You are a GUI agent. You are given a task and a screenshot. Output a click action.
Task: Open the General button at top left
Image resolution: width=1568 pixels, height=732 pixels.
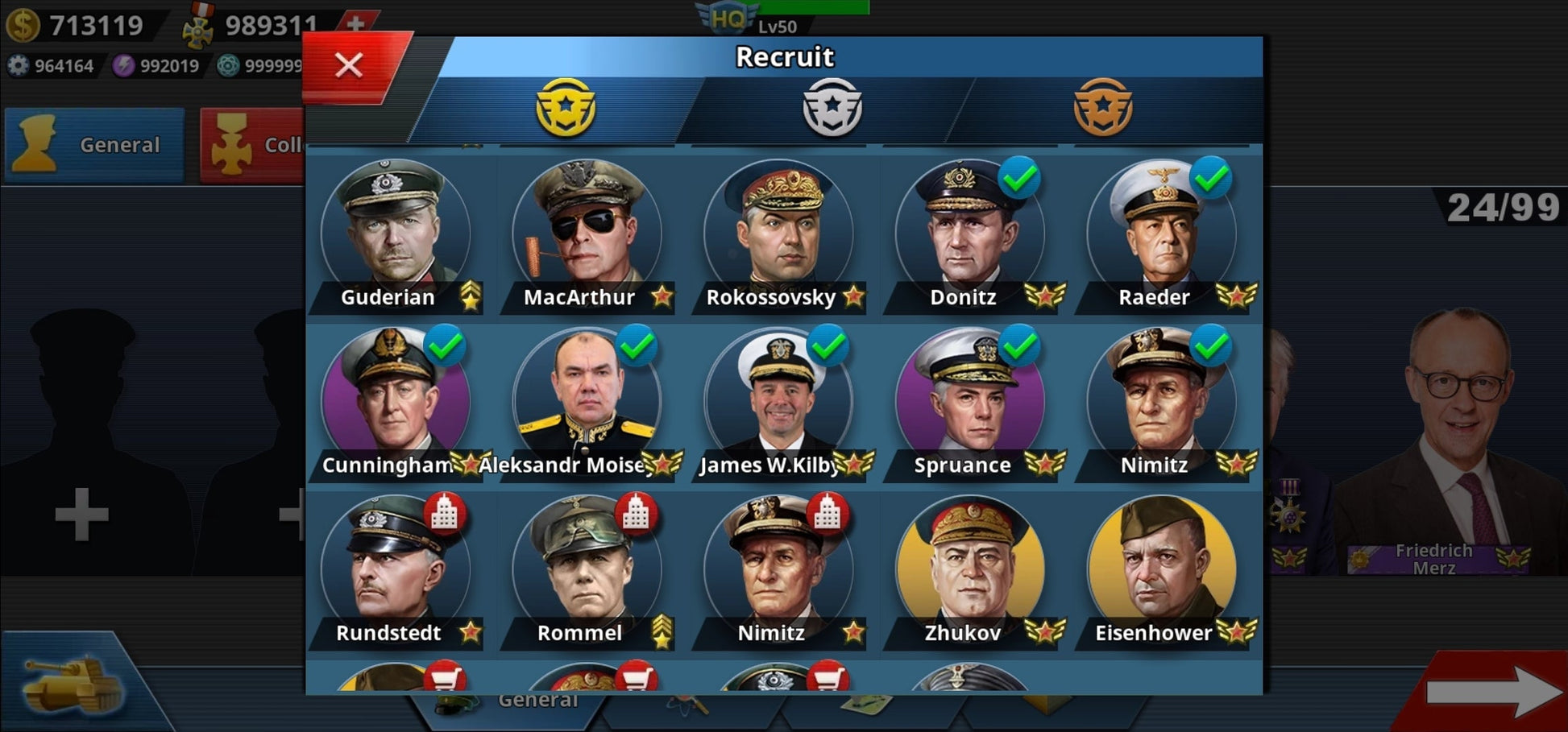(x=95, y=145)
